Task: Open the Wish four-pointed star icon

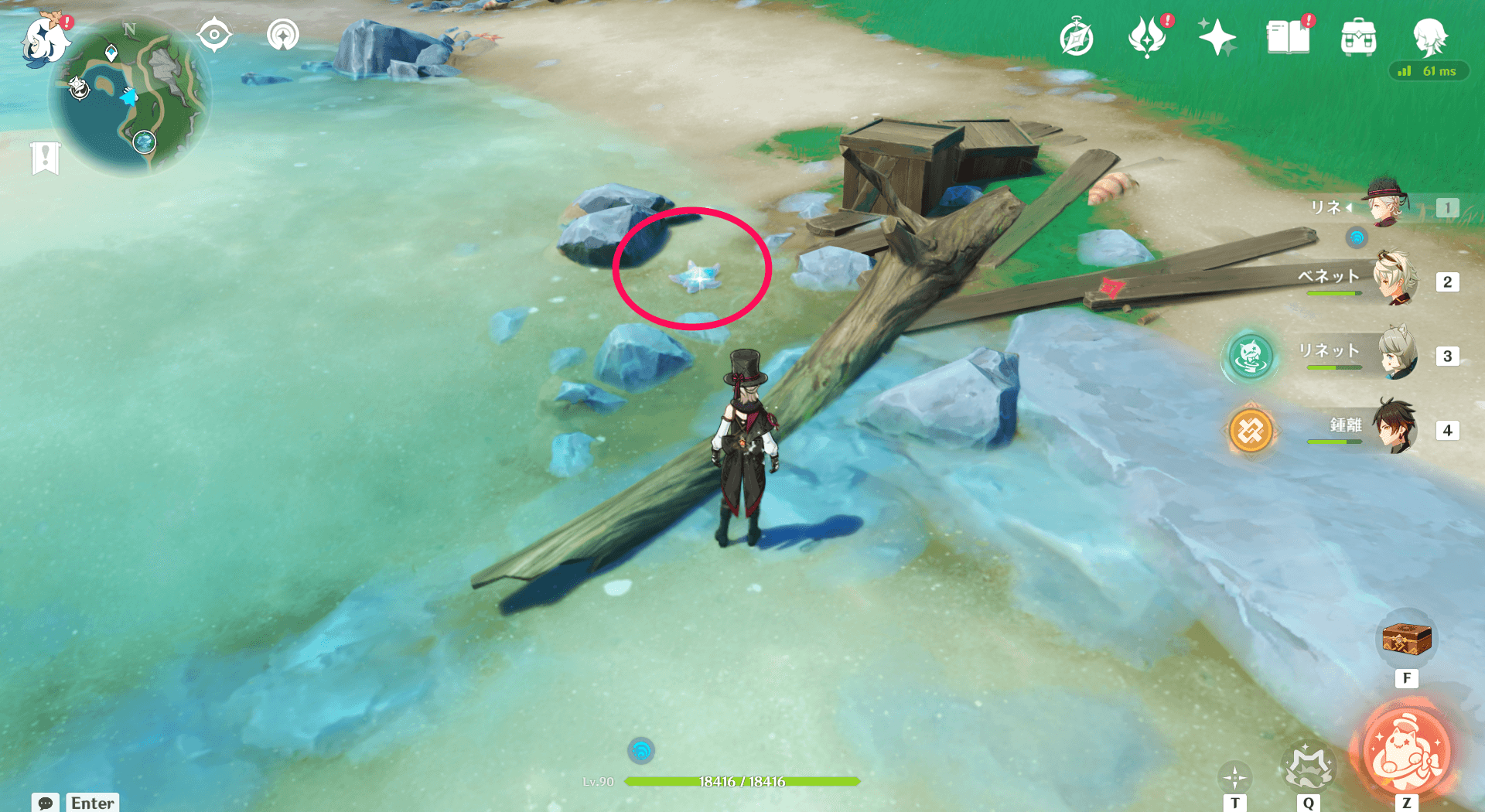Action: click(1217, 37)
